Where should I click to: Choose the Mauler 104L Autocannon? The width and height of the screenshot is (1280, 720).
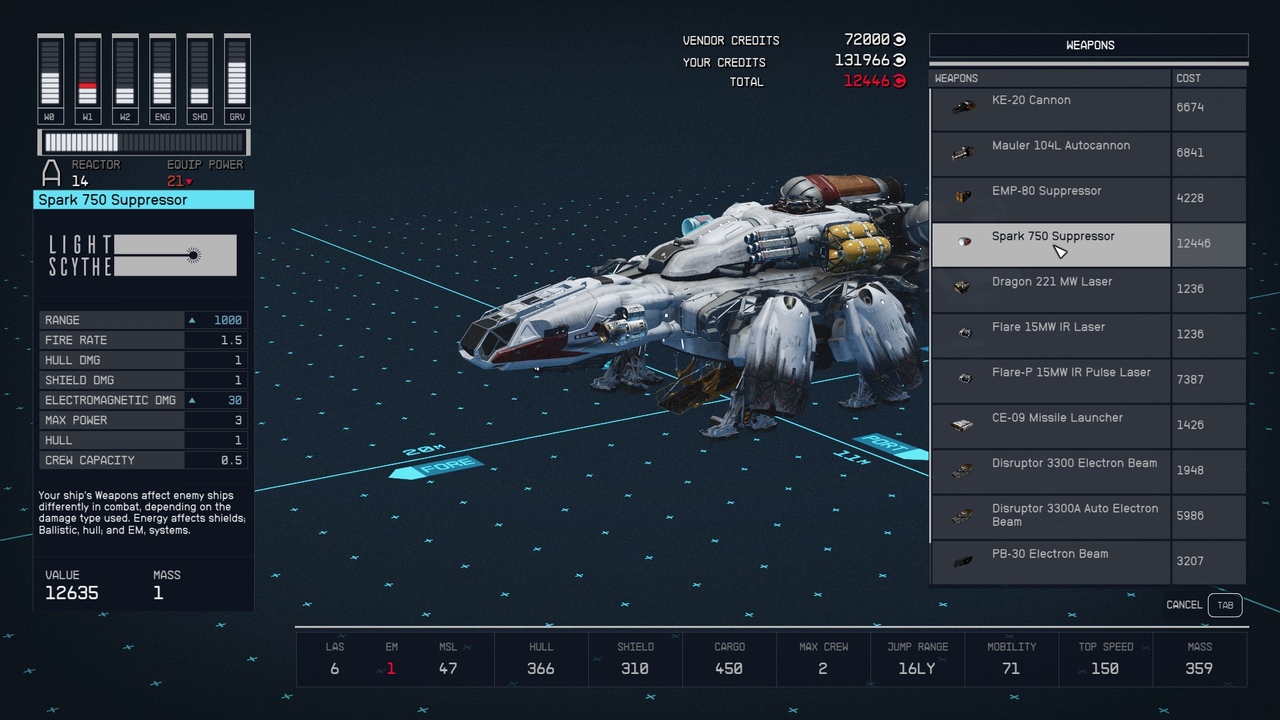pos(1050,153)
